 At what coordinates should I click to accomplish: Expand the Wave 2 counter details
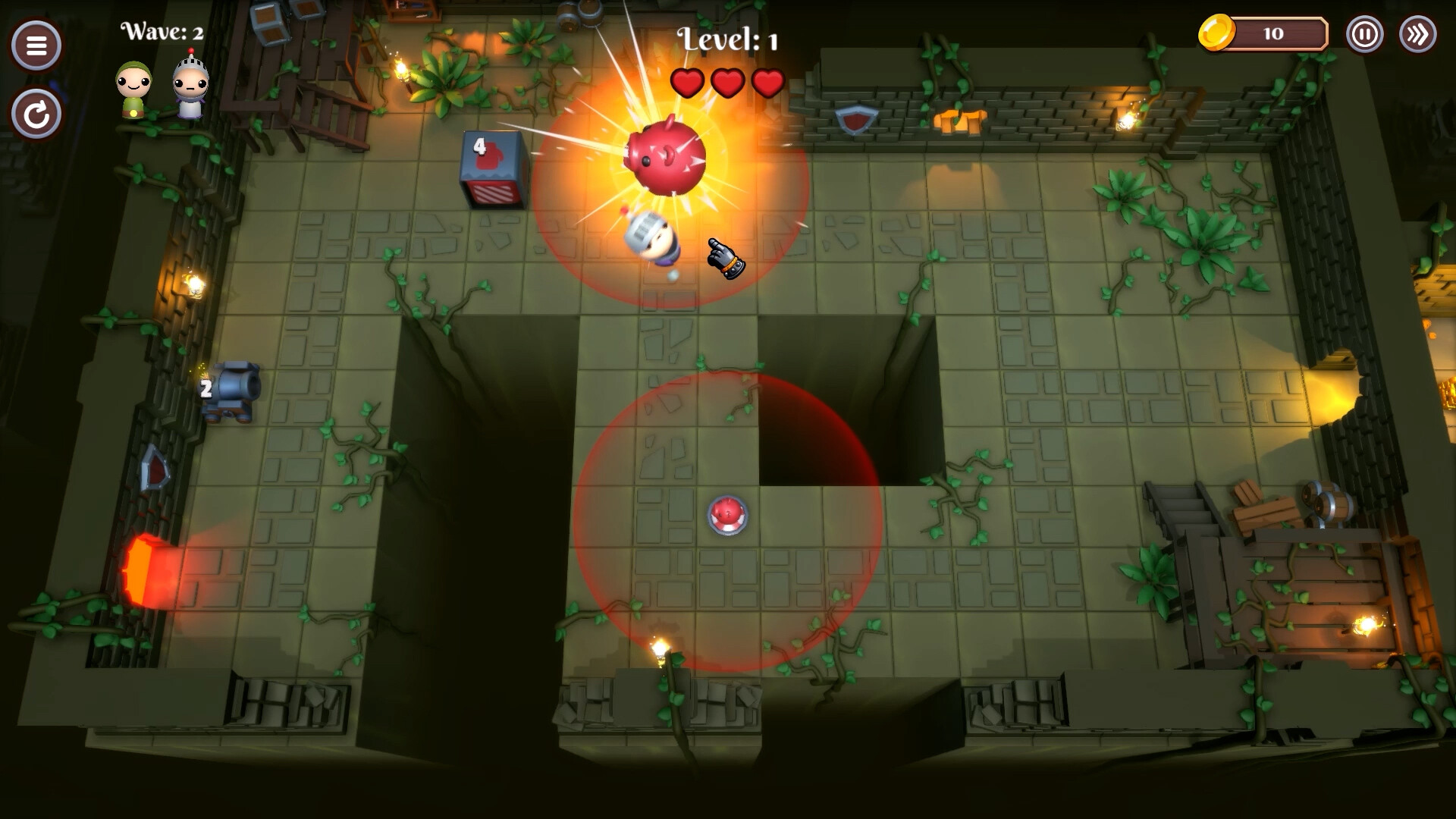[x=160, y=31]
